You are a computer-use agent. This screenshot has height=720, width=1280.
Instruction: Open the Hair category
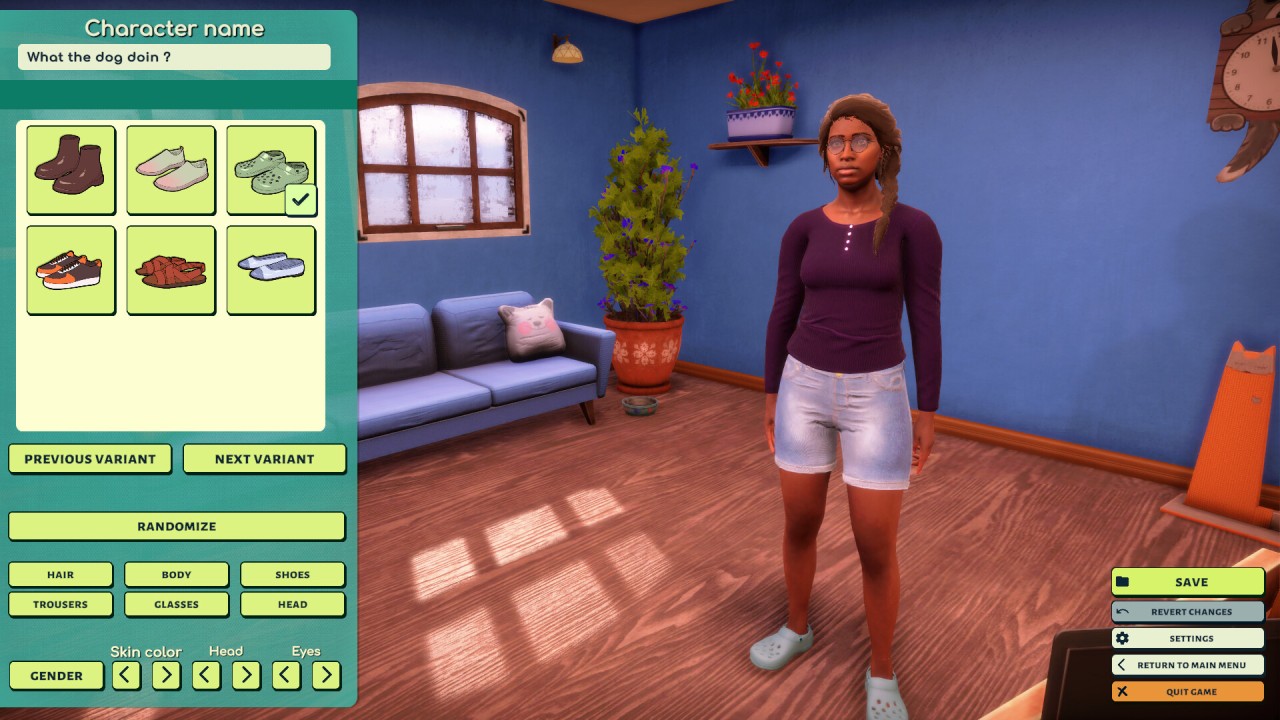(x=60, y=575)
